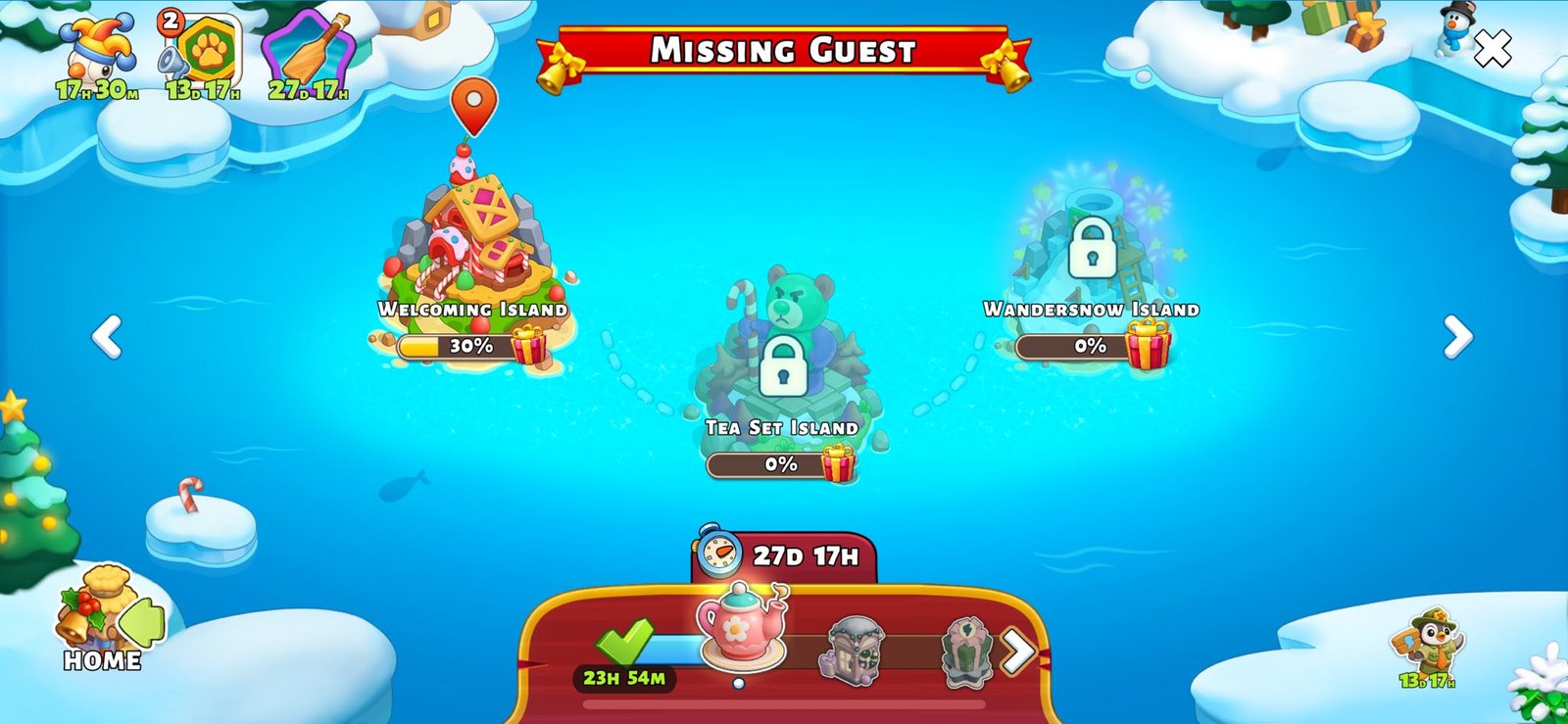Navigate right using the right arrow chevron
This screenshot has height=724, width=1568.
1457,337
